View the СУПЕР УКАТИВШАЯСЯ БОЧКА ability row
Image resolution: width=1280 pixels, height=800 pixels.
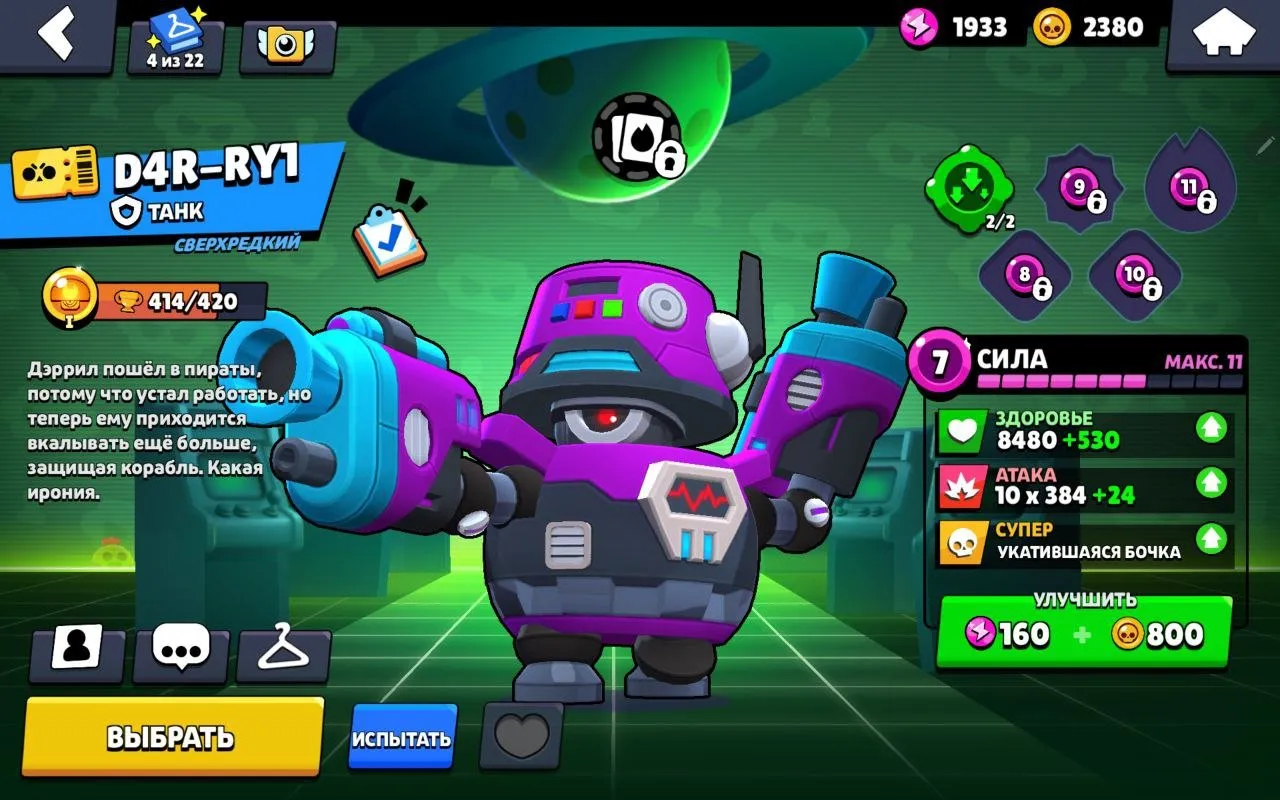[x=1080, y=540]
